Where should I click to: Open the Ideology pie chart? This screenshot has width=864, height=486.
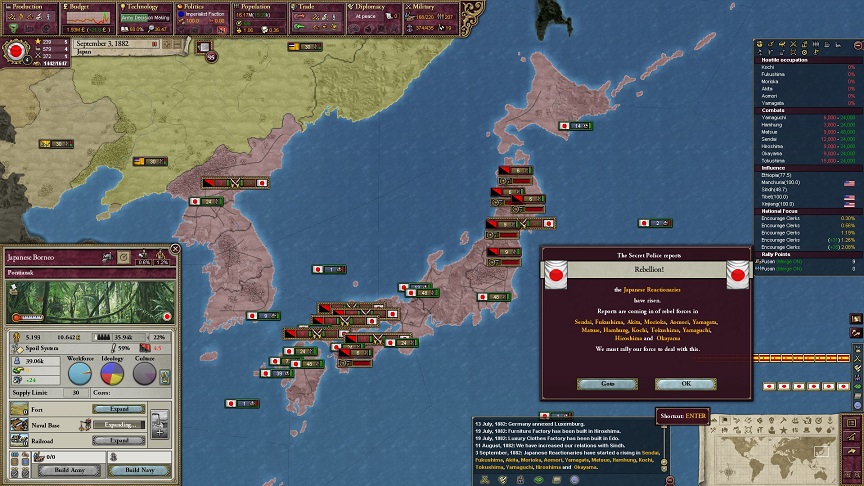coord(112,373)
